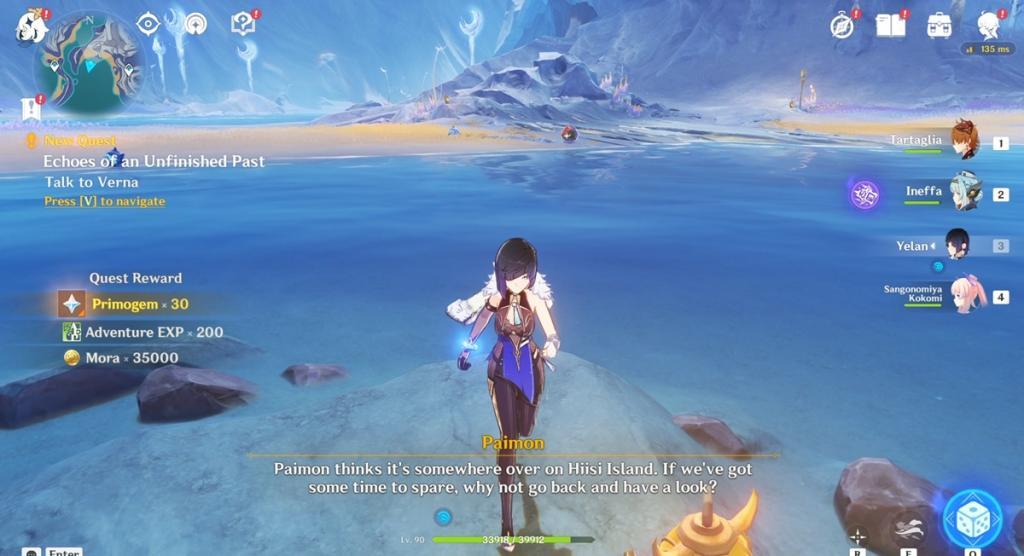Open the backpack inventory icon
The height and width of the screenshot is (556, 1024).
click(x=939, y=25)
